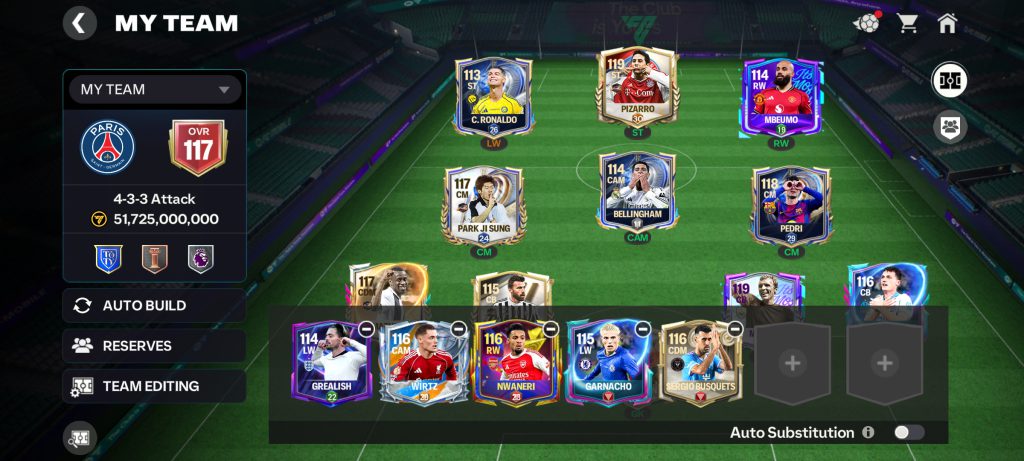This screenshot has height=461, width=1024.
Task: Open TEAM EDITING options
Action: tap(154, 386)
